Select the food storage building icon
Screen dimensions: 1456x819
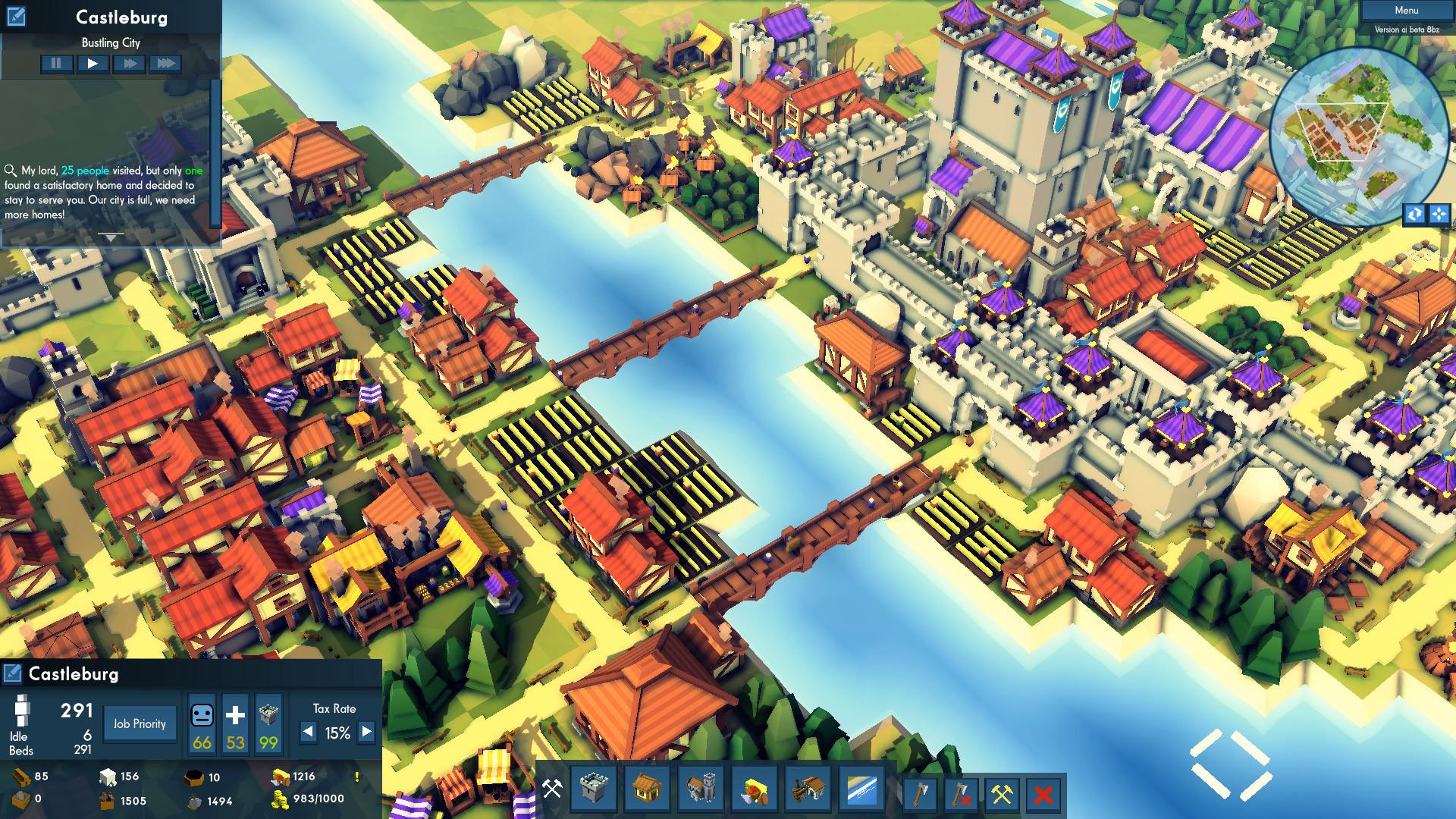point(755,791)
